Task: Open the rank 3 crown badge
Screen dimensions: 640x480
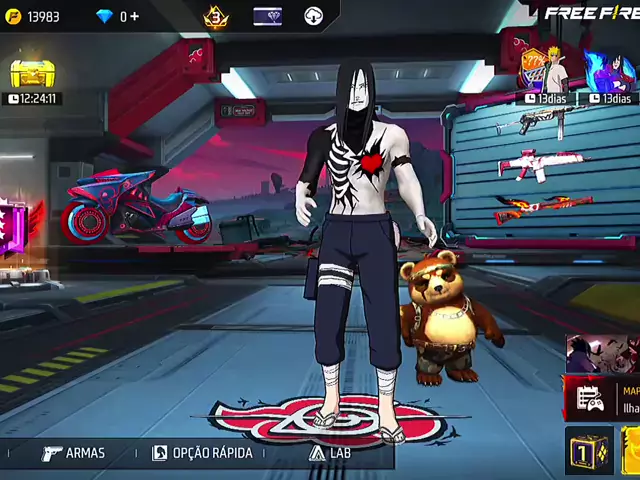Action: point(216,17)
